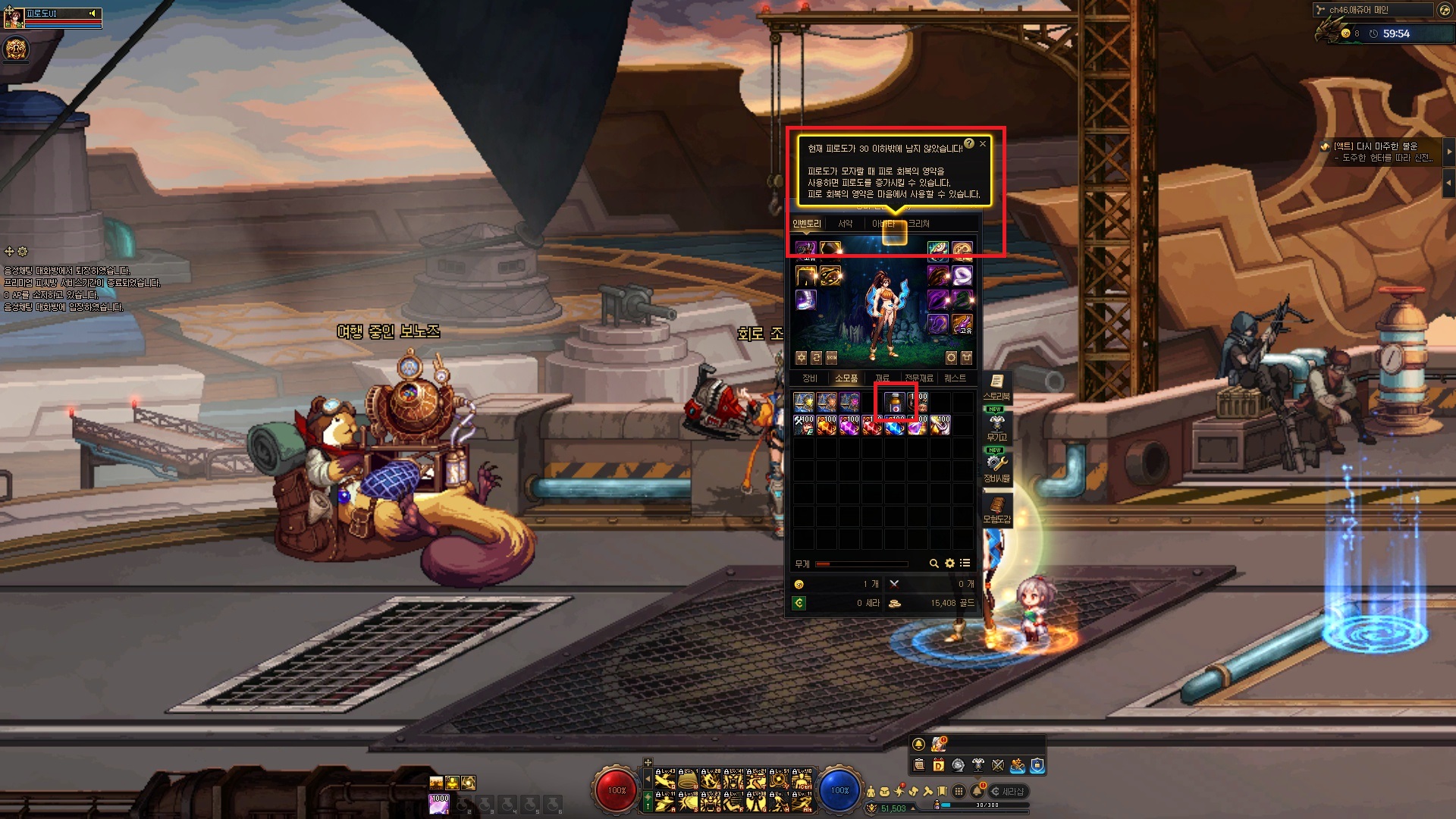Image resolution: width=1456 pixels, height=819 pixels.
Task: Switch to the 서약 tab
Action: tap(845, 224)
